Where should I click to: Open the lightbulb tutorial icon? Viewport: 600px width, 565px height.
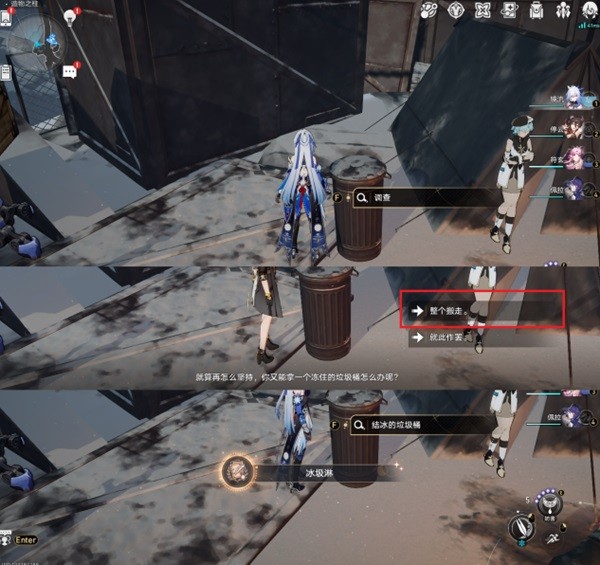pyautogui.click(x=72, y=16)
